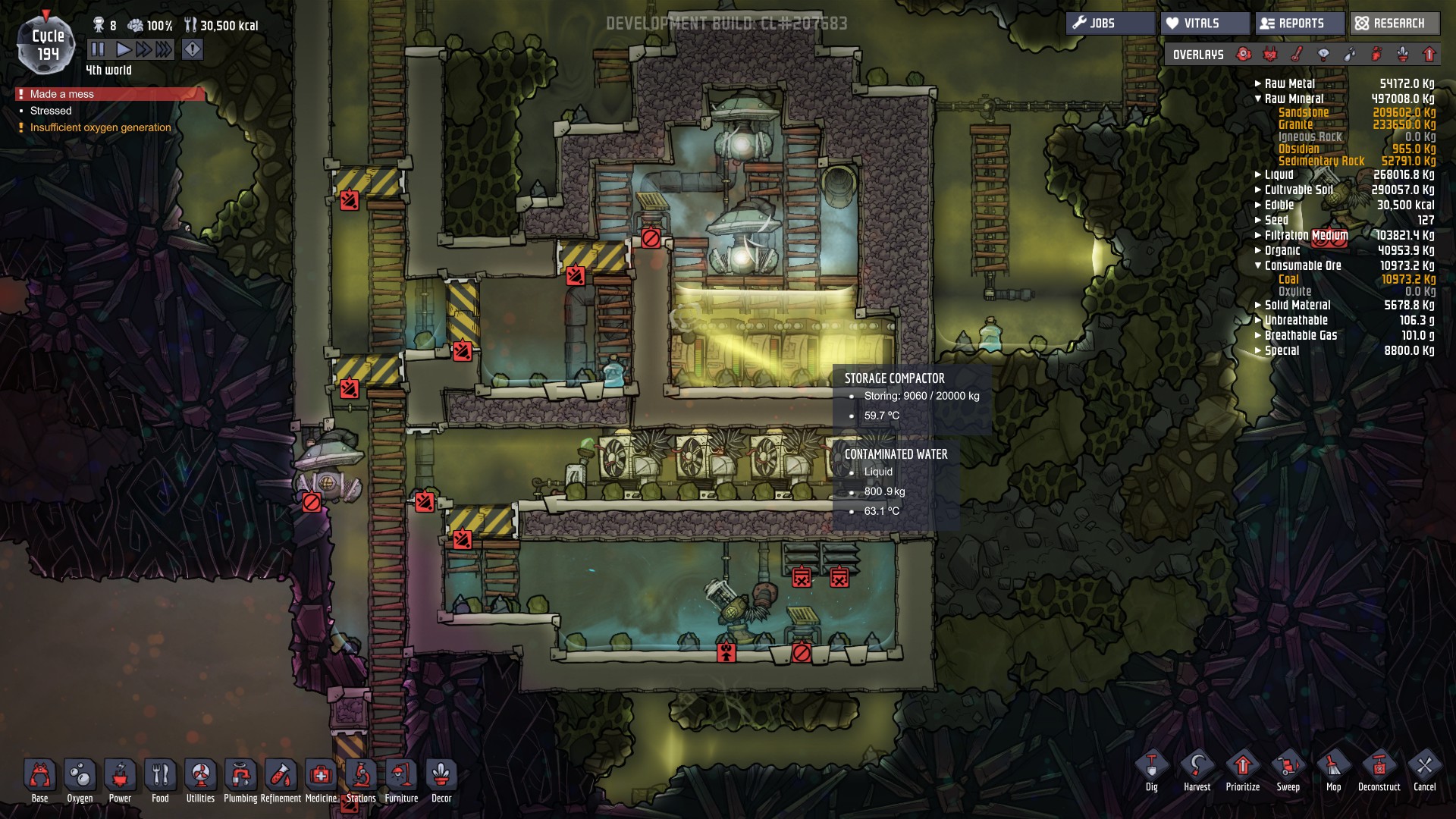1456x819 pixels.
Task: Open the Oxygen build category
Action: pyautogui.click(x=80, y=780)
